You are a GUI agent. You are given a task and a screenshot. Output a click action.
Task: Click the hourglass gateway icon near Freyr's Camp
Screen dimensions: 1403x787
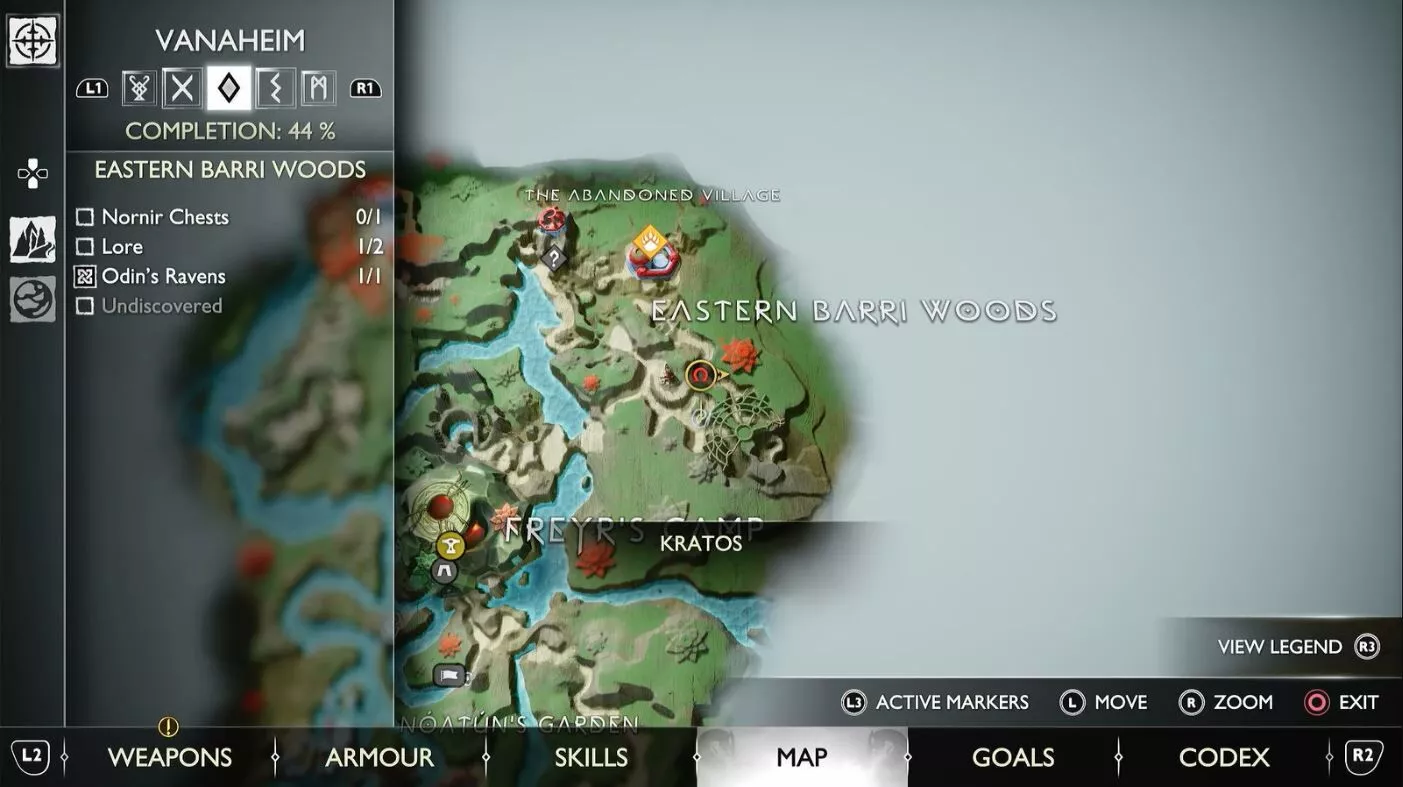449,543
